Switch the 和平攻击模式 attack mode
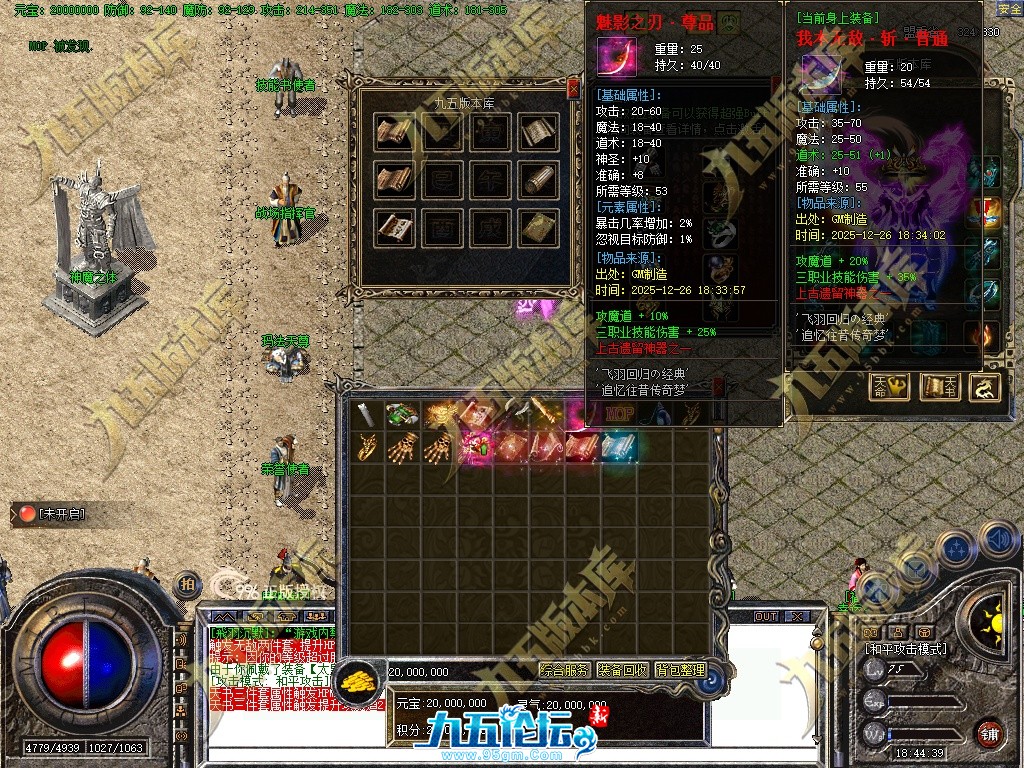 point(906,649)
